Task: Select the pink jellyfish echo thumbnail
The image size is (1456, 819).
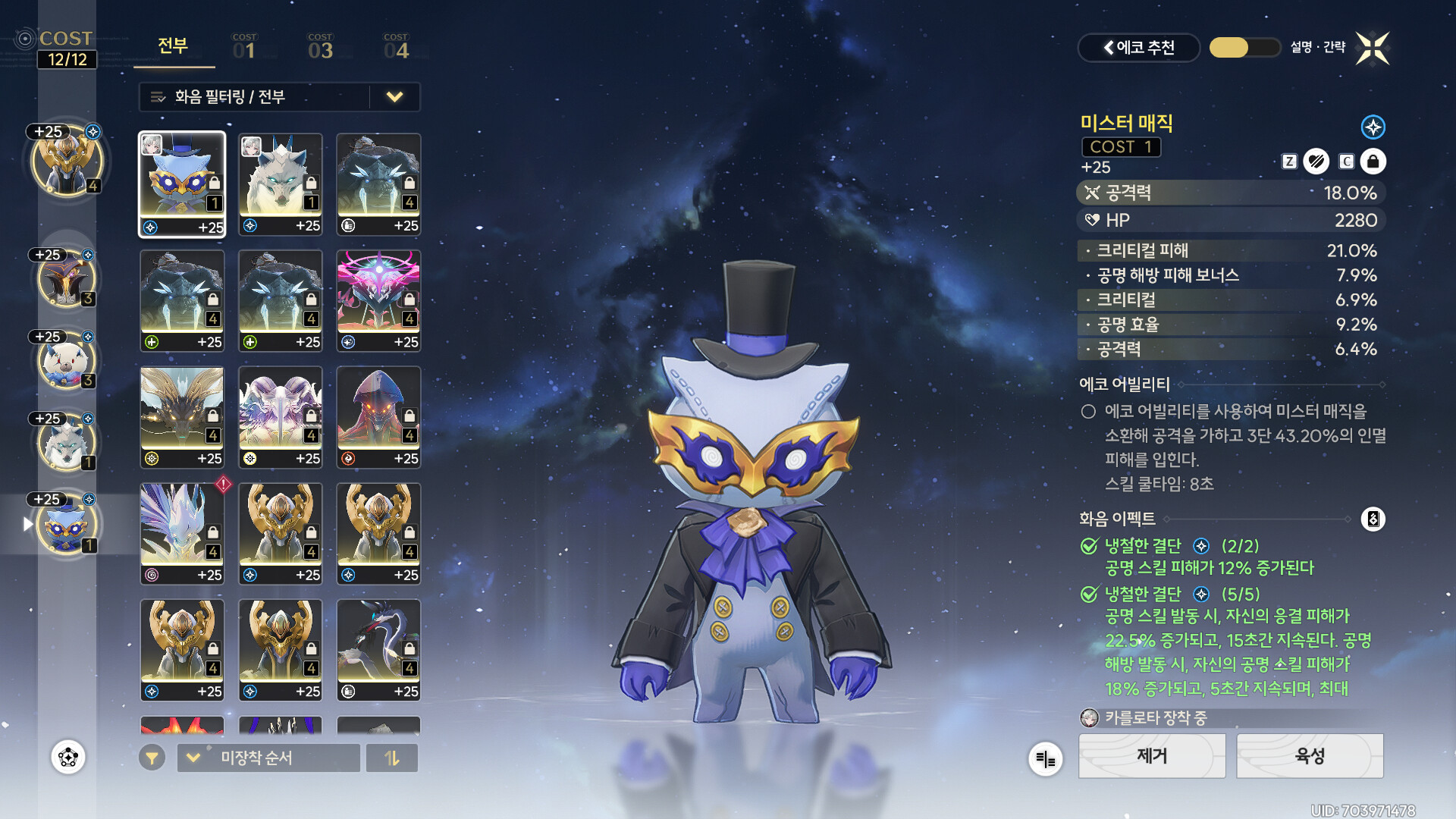Action: [x=378, y=300]
